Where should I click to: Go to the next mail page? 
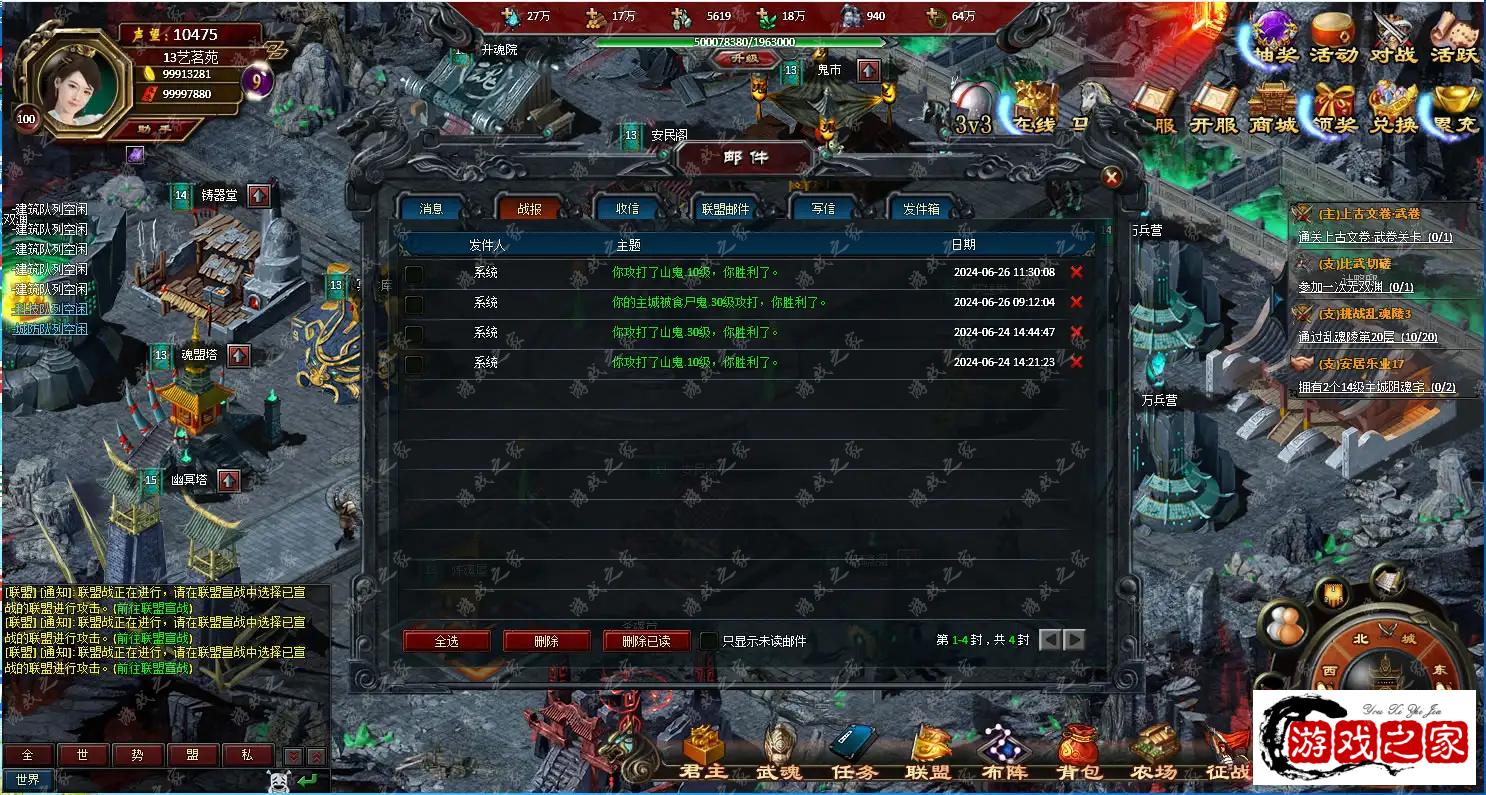(1075, 640)
